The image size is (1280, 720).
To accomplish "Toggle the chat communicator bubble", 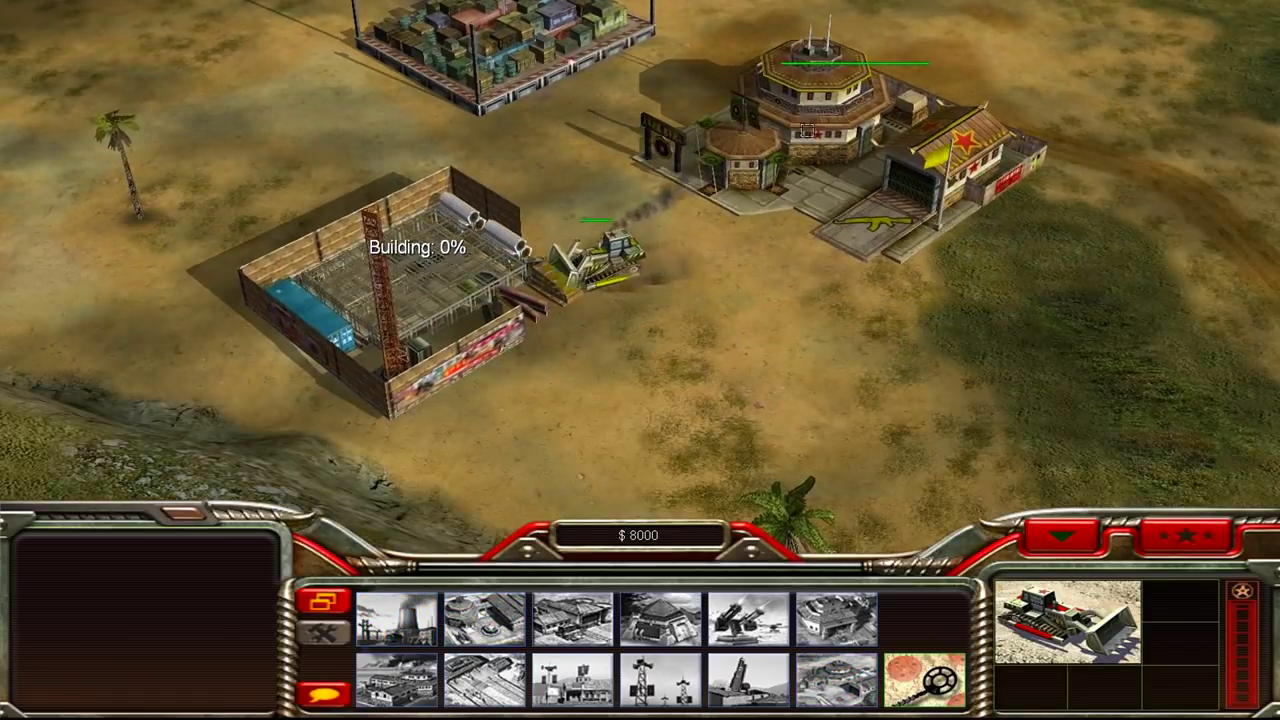I will pyautogui.click(x=324, y=693).
